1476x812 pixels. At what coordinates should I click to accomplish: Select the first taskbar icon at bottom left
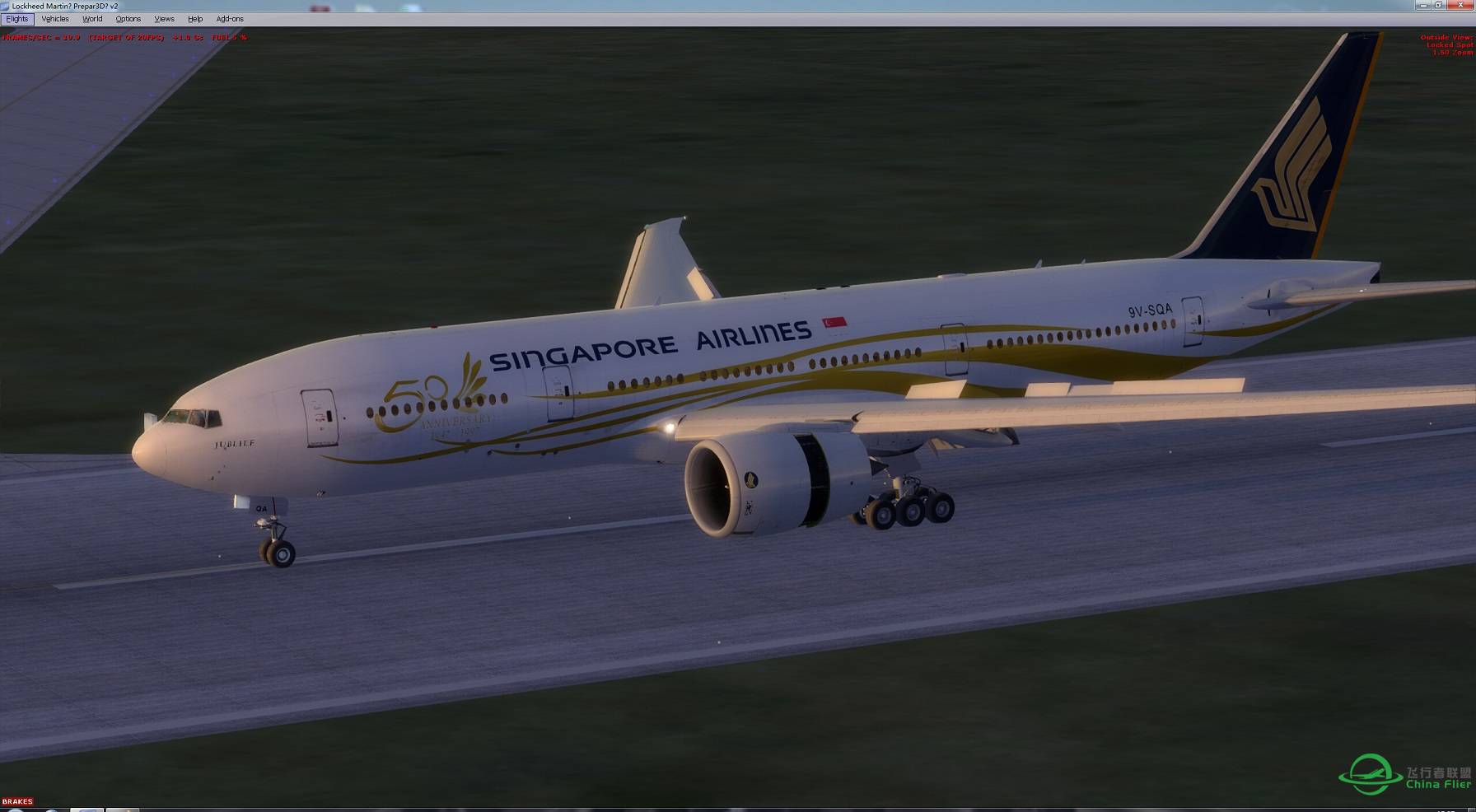point(16,809)
